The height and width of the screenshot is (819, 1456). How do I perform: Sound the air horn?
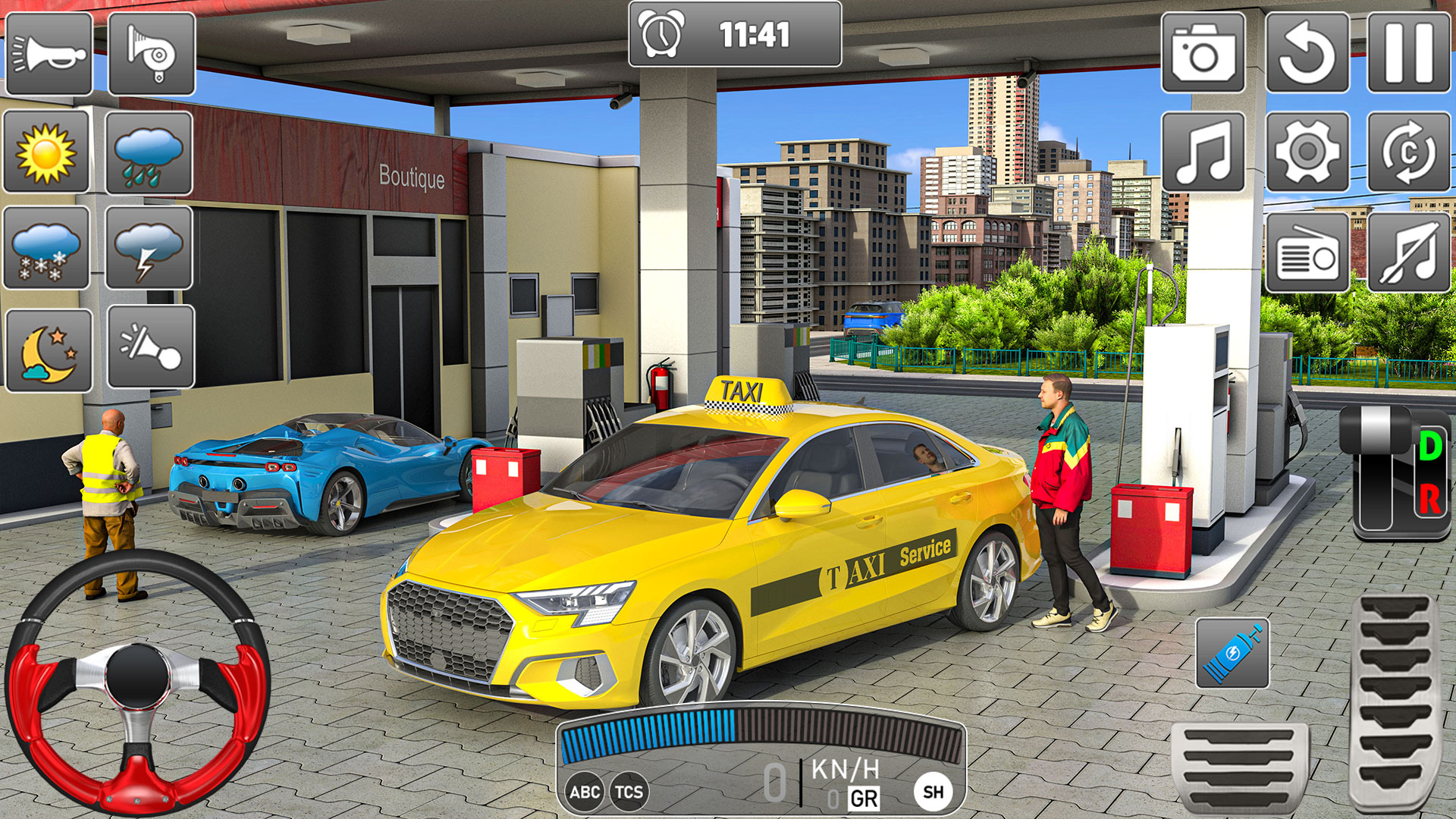tap(151, 53)
